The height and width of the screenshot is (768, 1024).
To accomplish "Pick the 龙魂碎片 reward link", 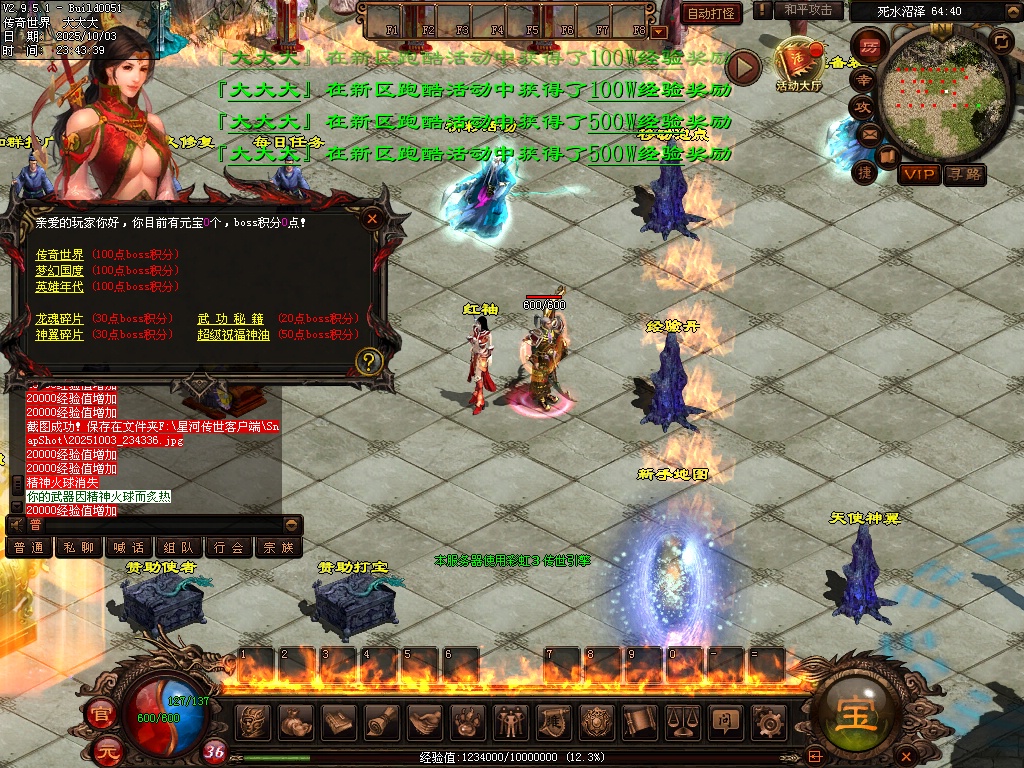I will pos(60,319).
